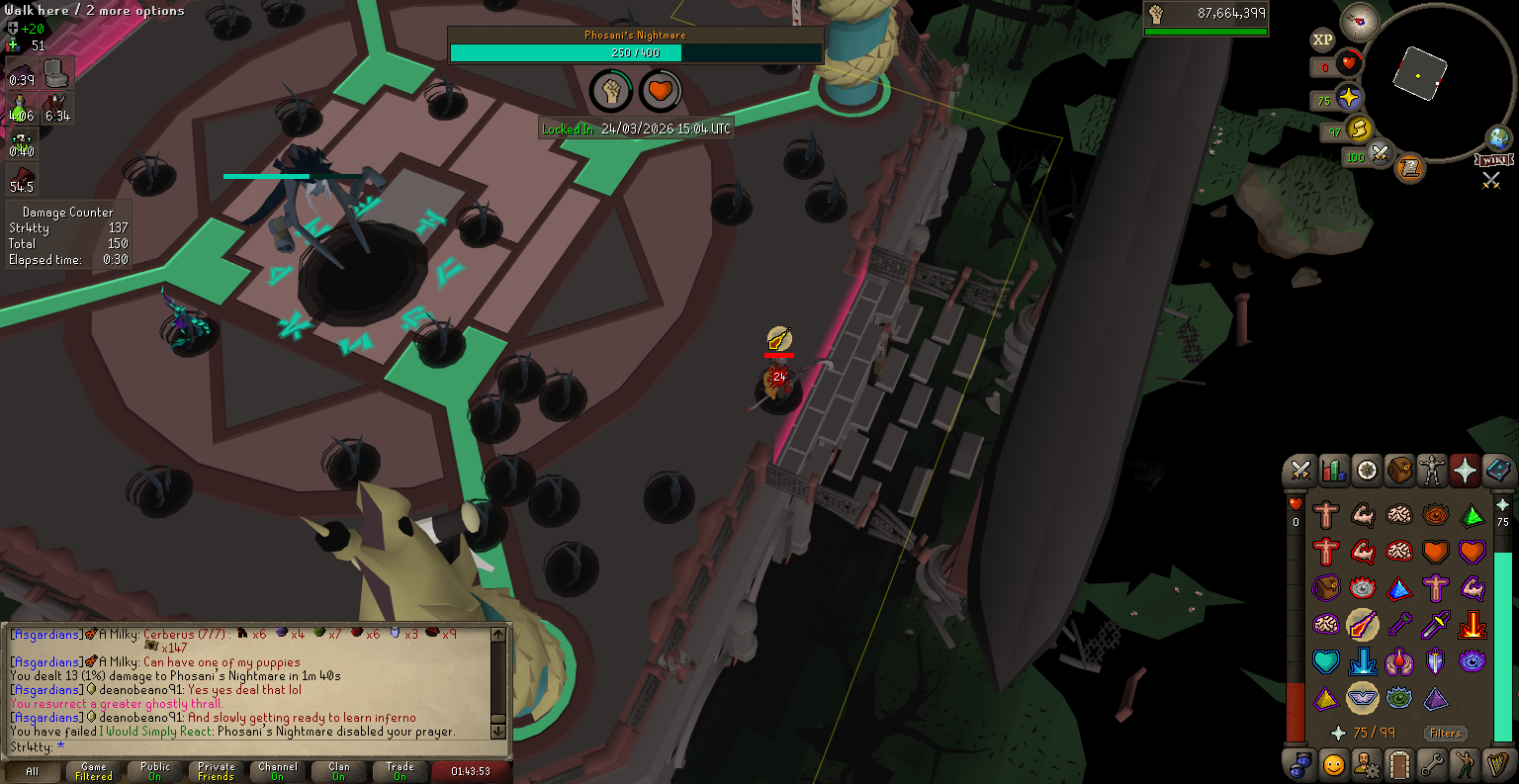Viewport: 1519px width, 784px height.
Task: Toggle the XP drops button
Action: coord(1322,41)
